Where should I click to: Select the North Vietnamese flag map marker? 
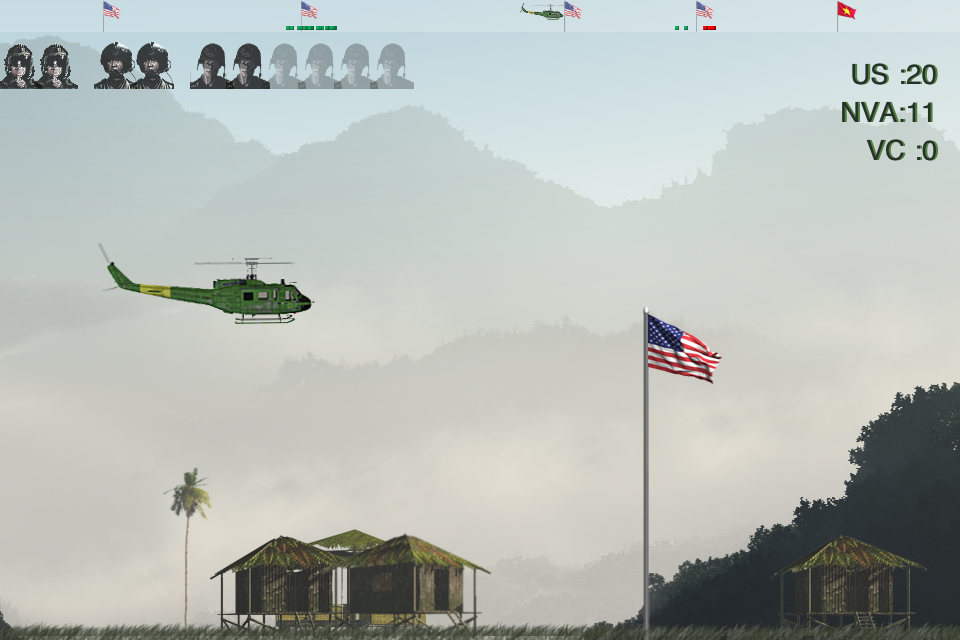[846, 11]
